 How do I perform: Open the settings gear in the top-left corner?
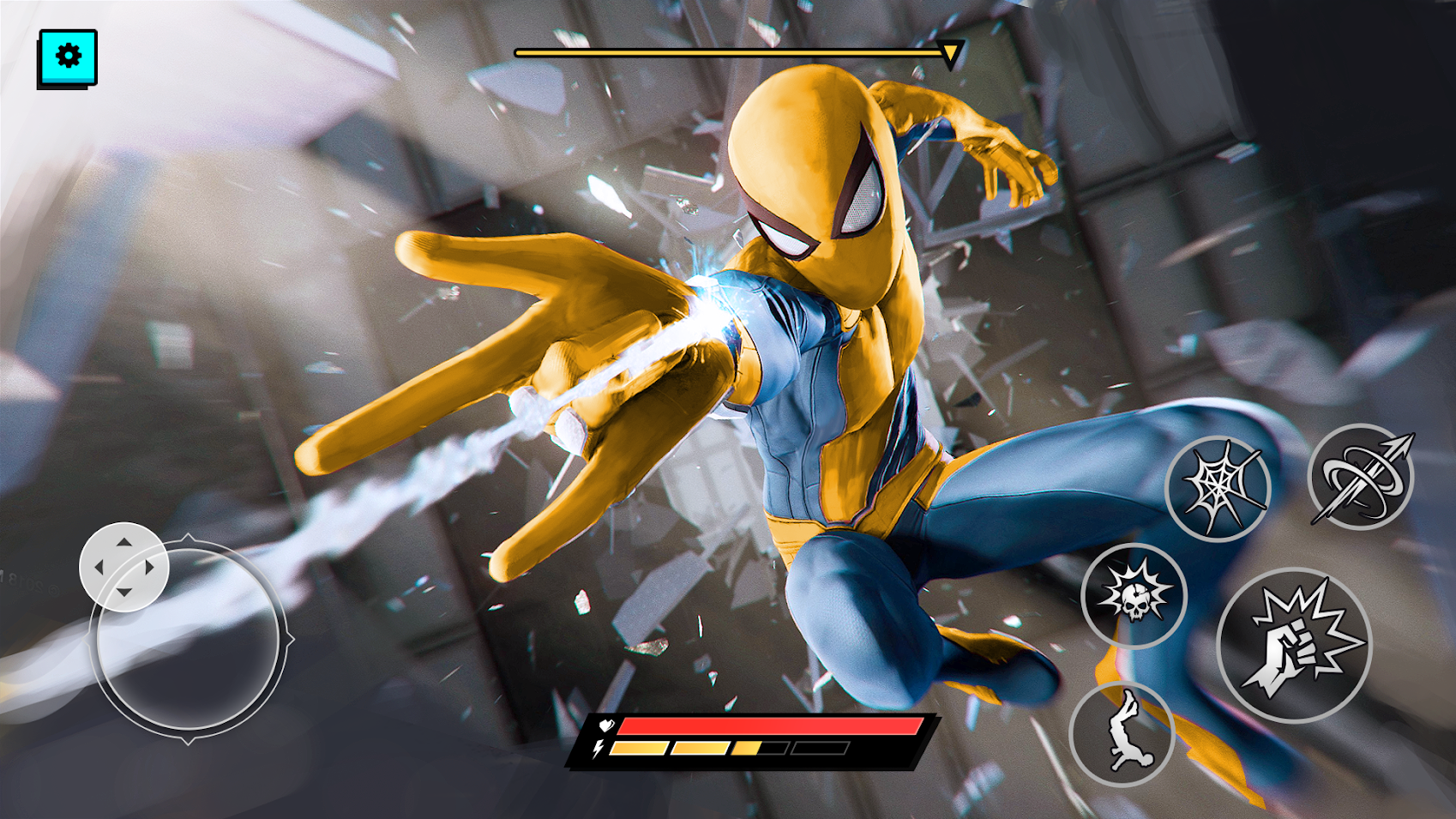pos(67,57)
